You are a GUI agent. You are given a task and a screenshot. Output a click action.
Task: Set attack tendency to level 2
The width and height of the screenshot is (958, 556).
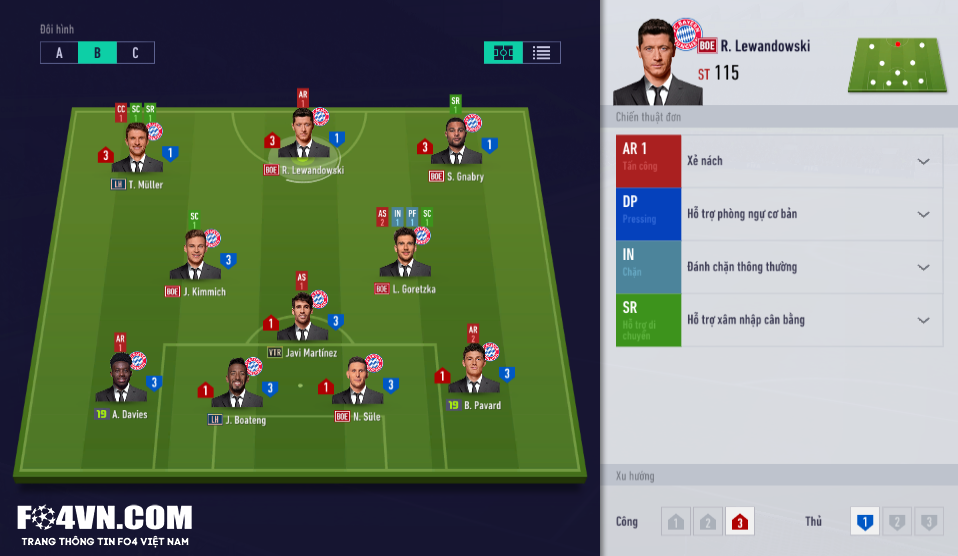pyautogui.click(x=708, y=521)
